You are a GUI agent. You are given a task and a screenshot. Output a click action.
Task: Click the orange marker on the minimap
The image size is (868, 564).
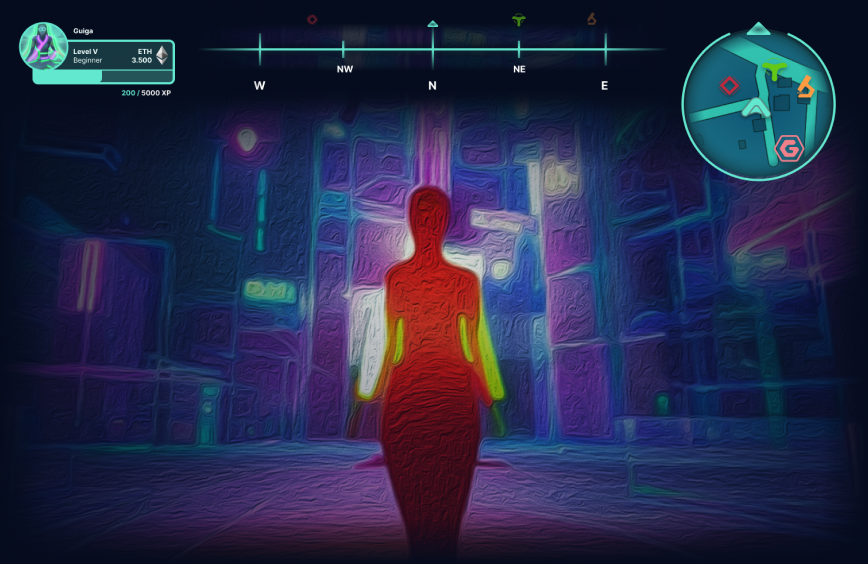(805, 87)
